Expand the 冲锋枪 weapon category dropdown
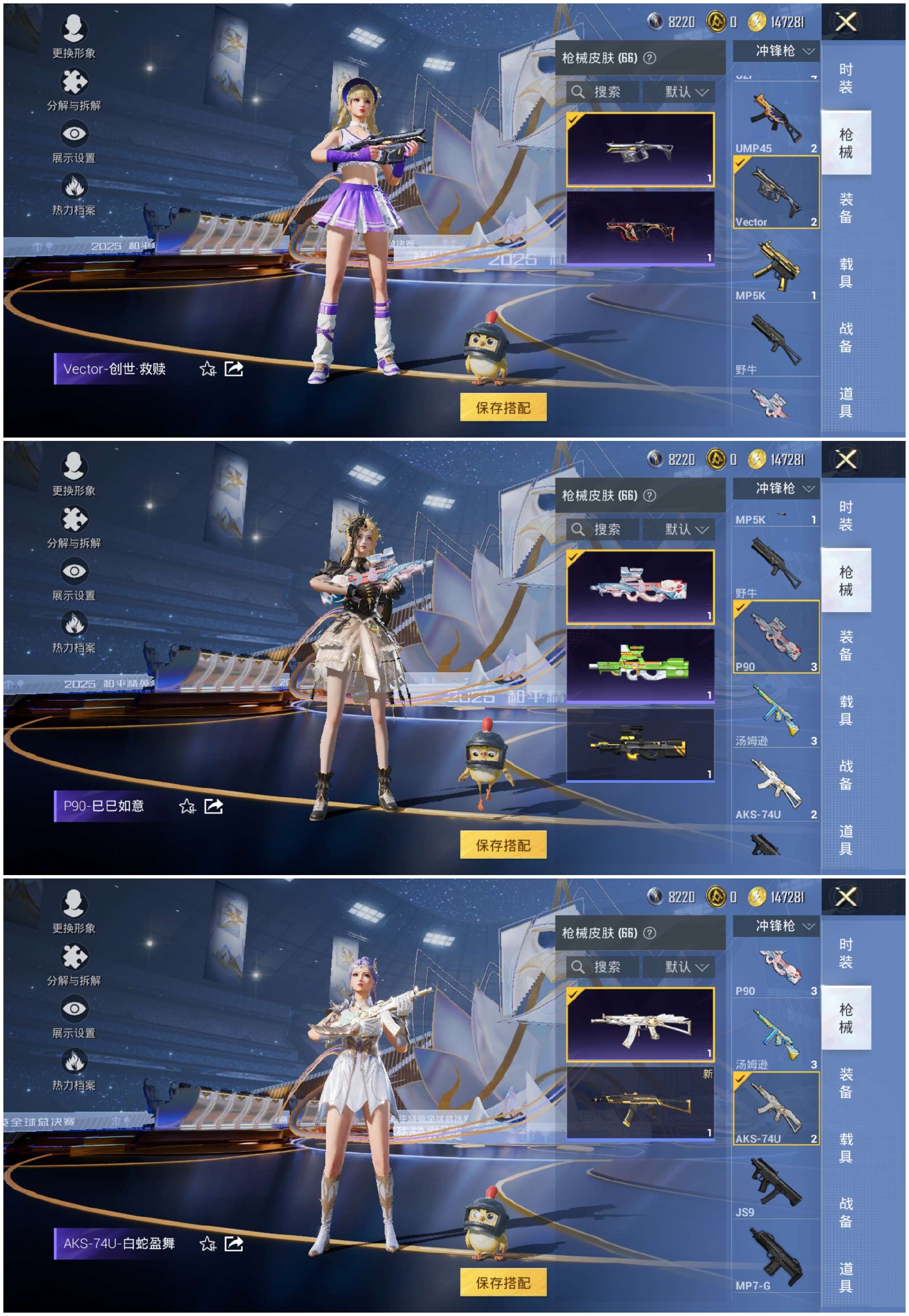Image resolution: width=909 pixels, height=1316 pixels. click(x=780, y=51)
